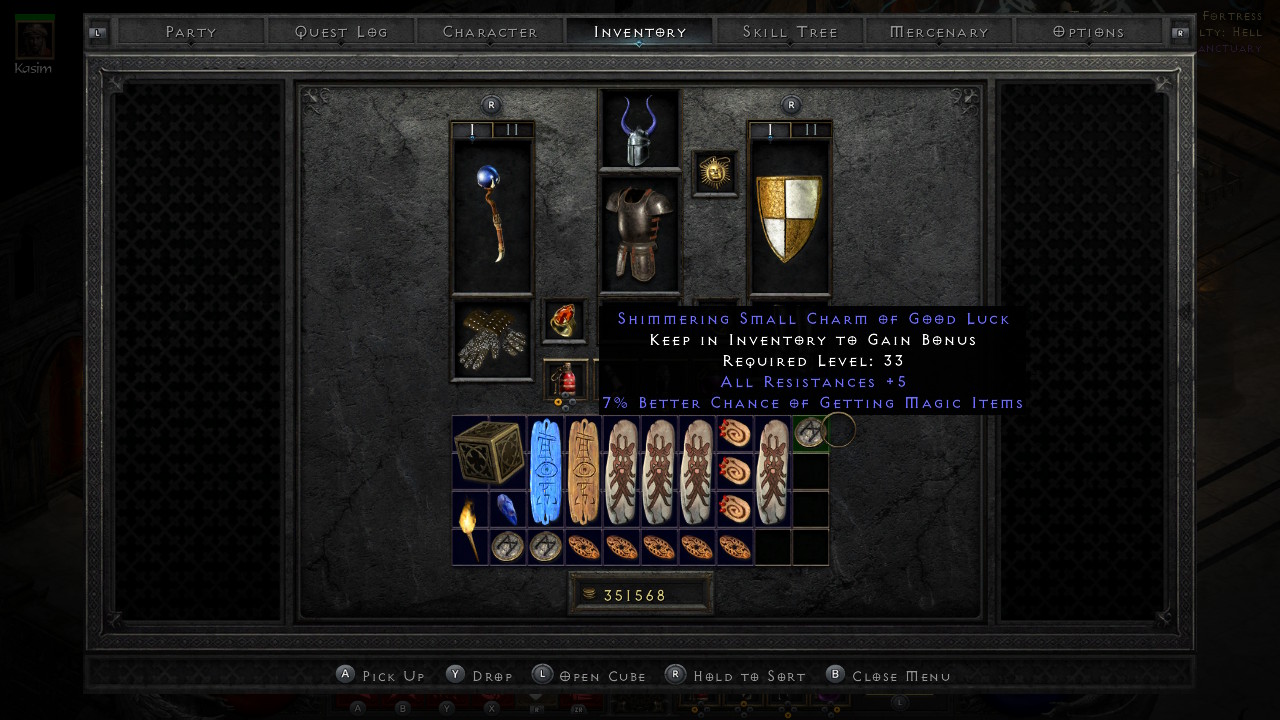Click Kasim's mercenary portrait
The height and width of the screenshot is (720, 1280).
point(35,37)
